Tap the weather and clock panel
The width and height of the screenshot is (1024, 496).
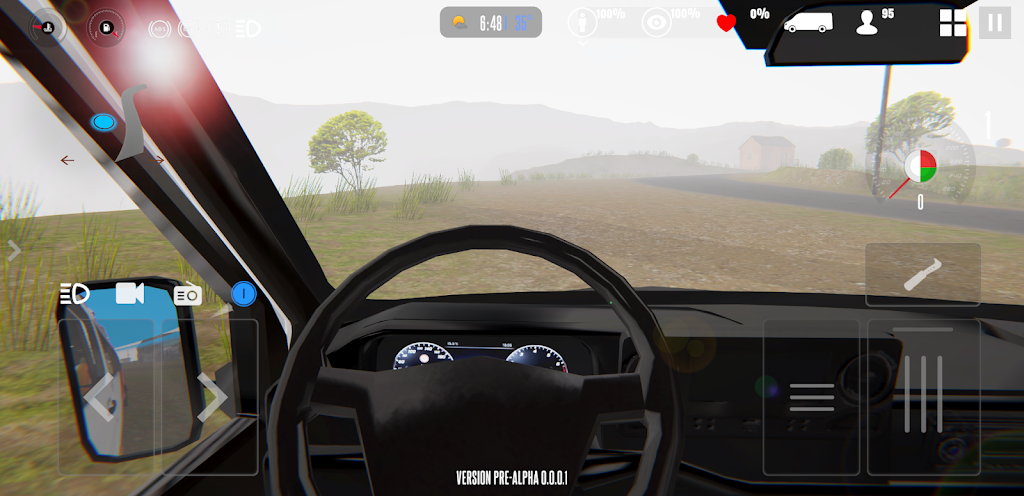coord(490,22)
